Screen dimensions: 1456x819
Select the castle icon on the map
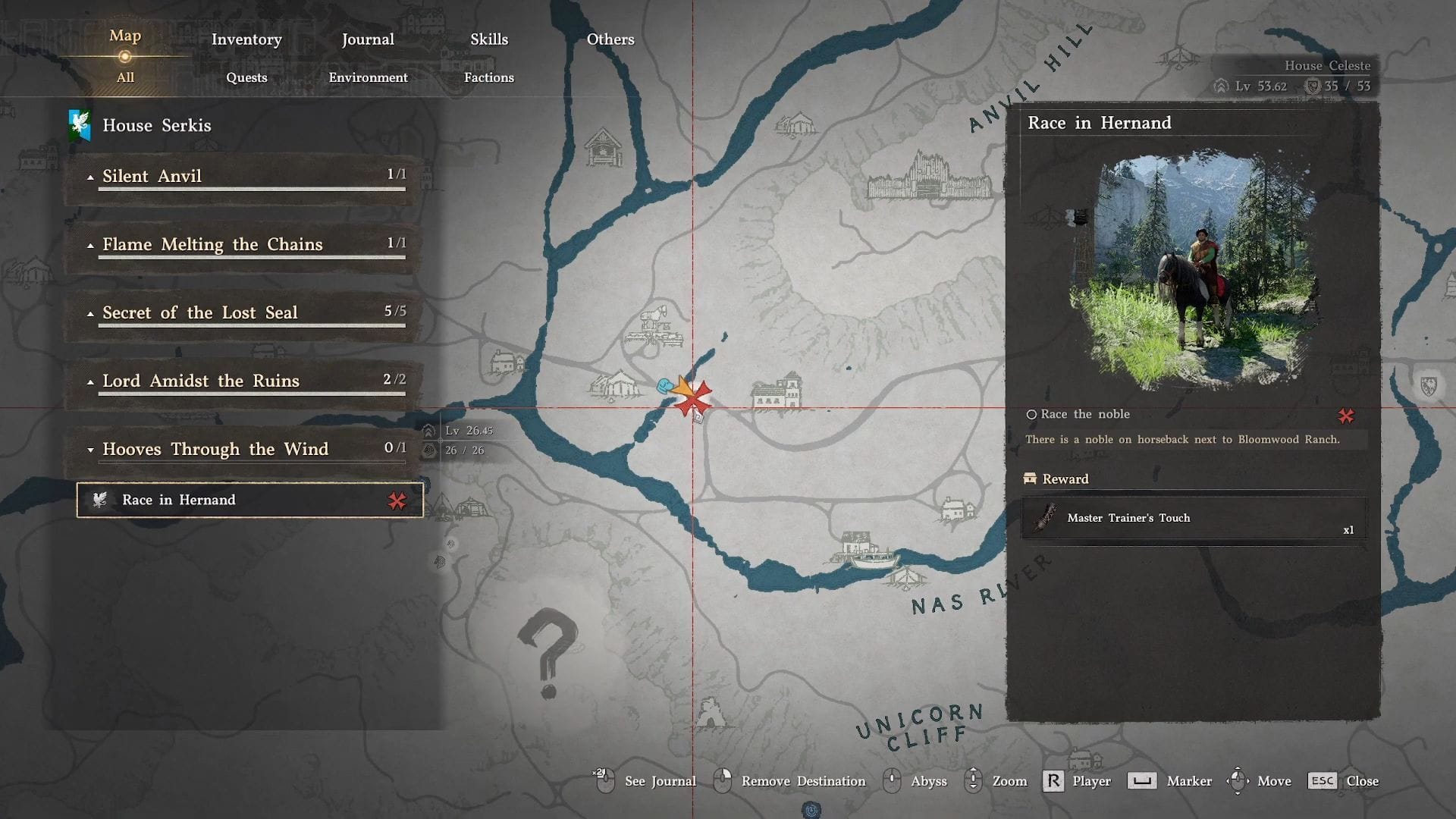pos(928,177)
